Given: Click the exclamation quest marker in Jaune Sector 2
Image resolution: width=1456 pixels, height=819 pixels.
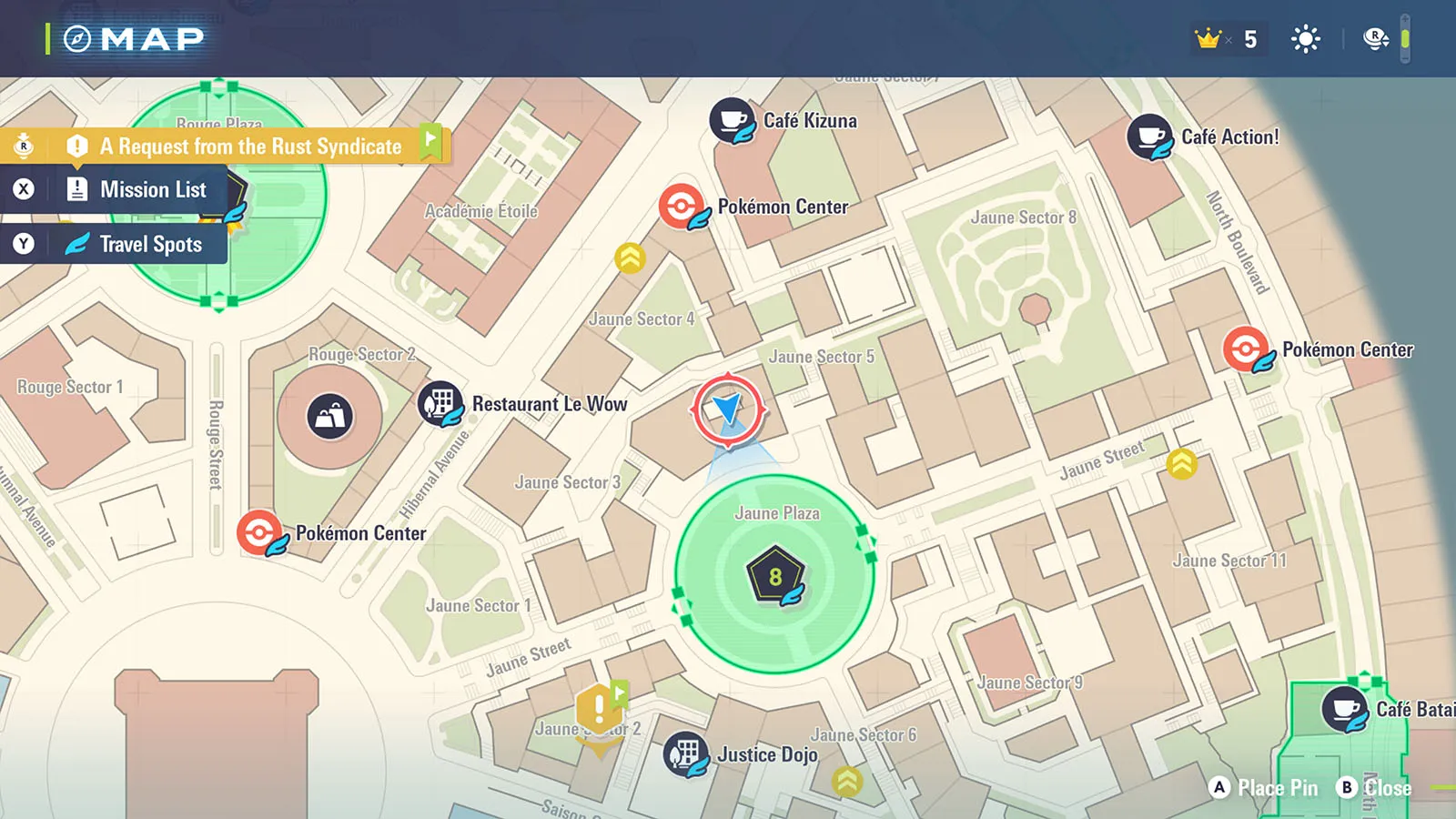Looking at the screenshot, I should tap(599, 709).
